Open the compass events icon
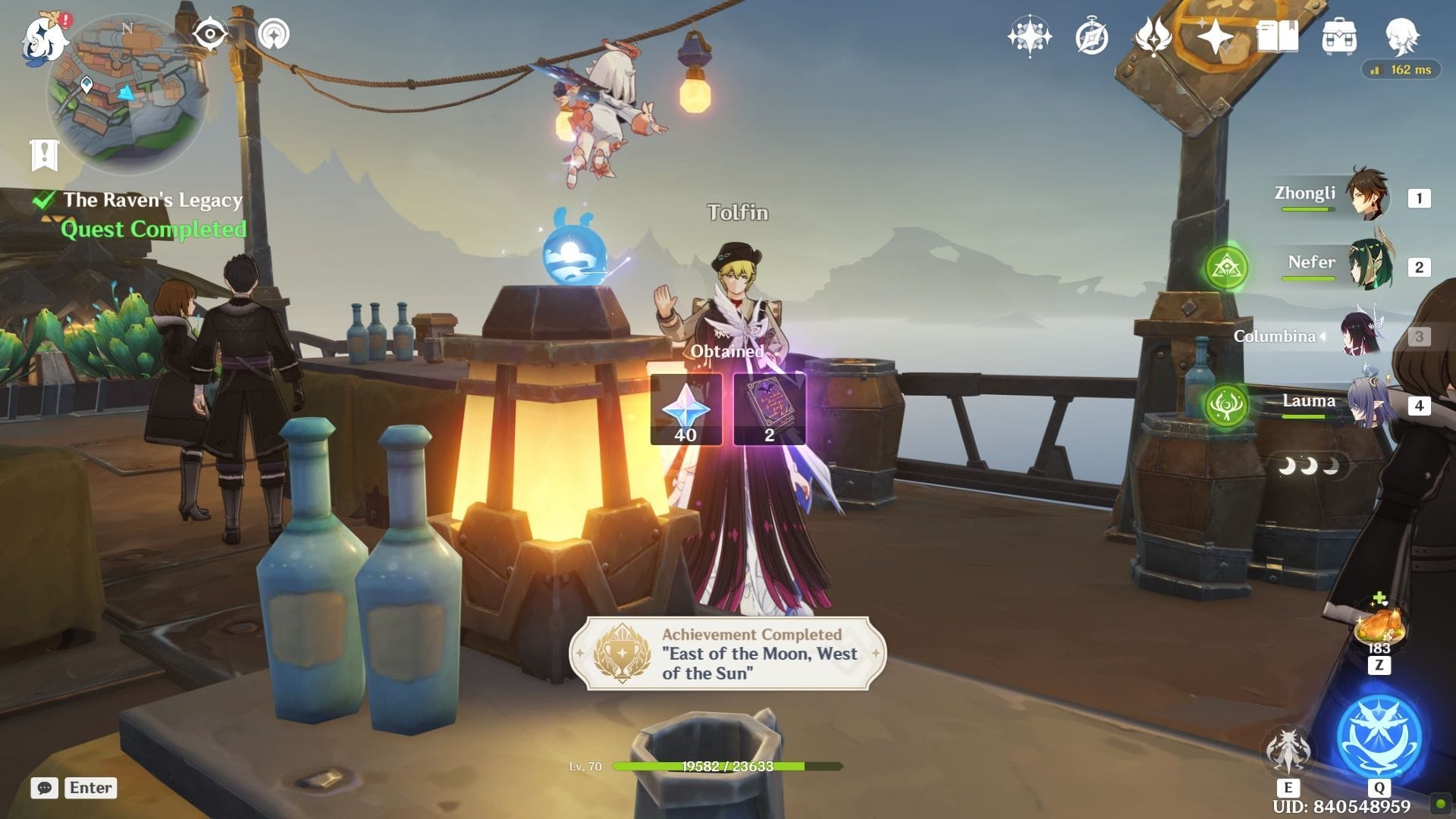1456x819 pixels. pos(1091,36)
